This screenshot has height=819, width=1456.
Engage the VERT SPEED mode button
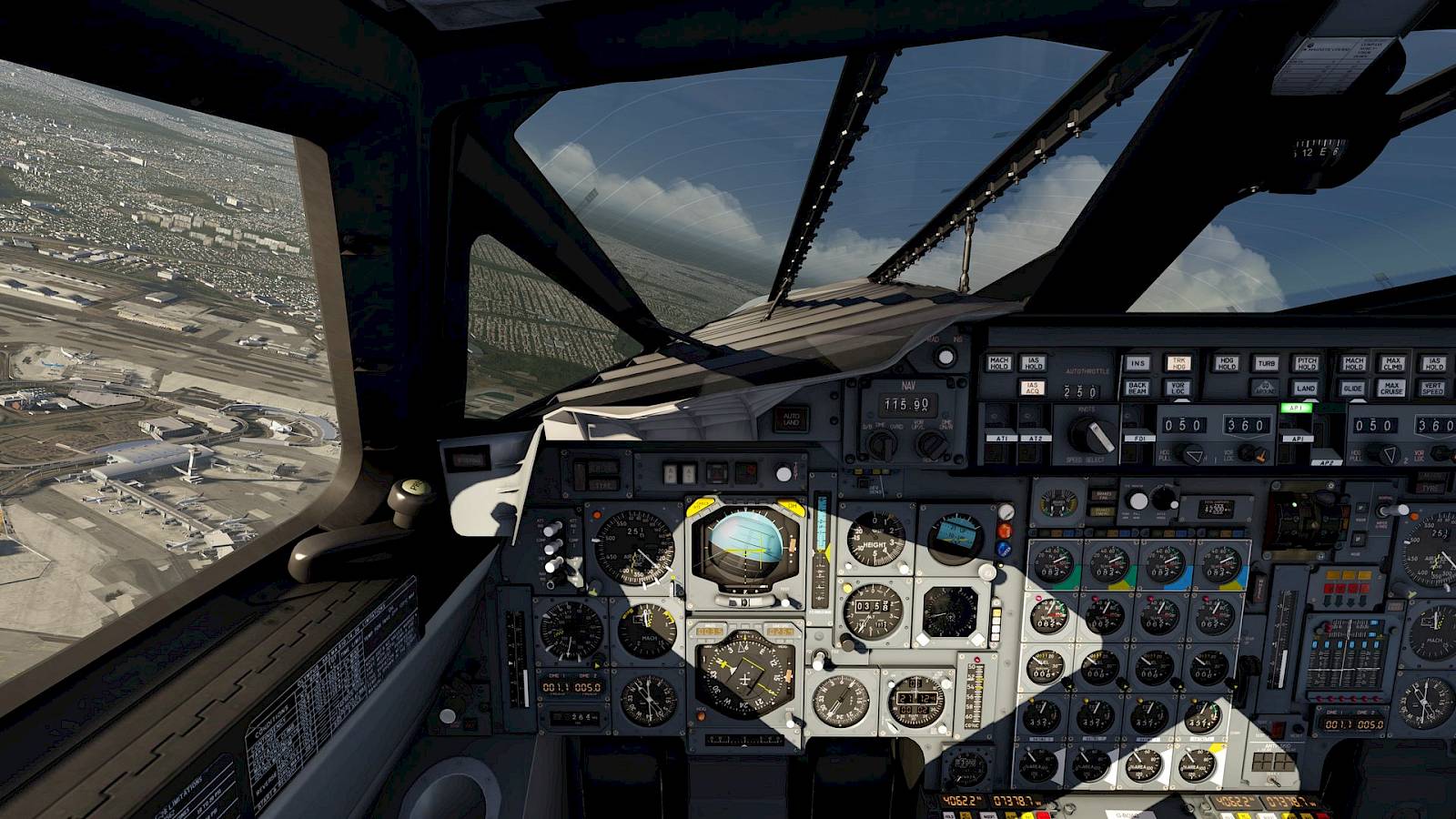click(1432, 388)
